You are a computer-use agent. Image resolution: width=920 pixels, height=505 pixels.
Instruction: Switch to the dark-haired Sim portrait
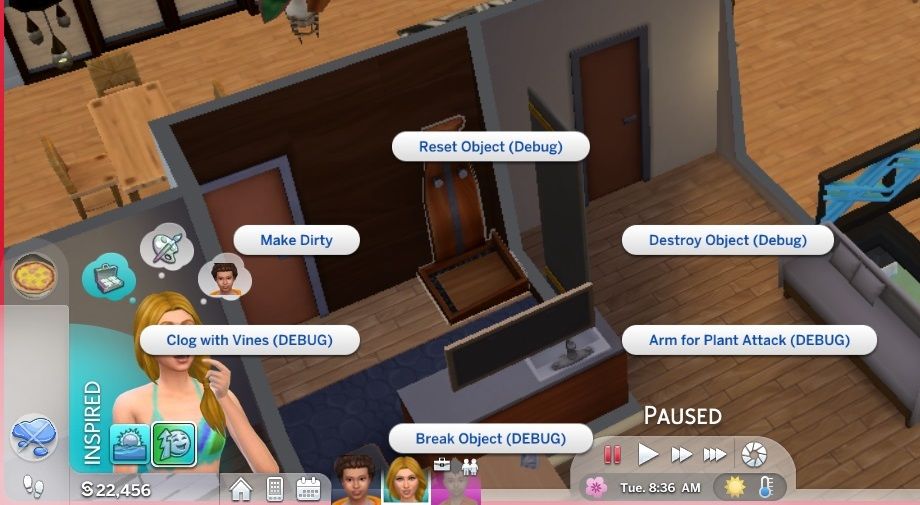coord(354,481)
